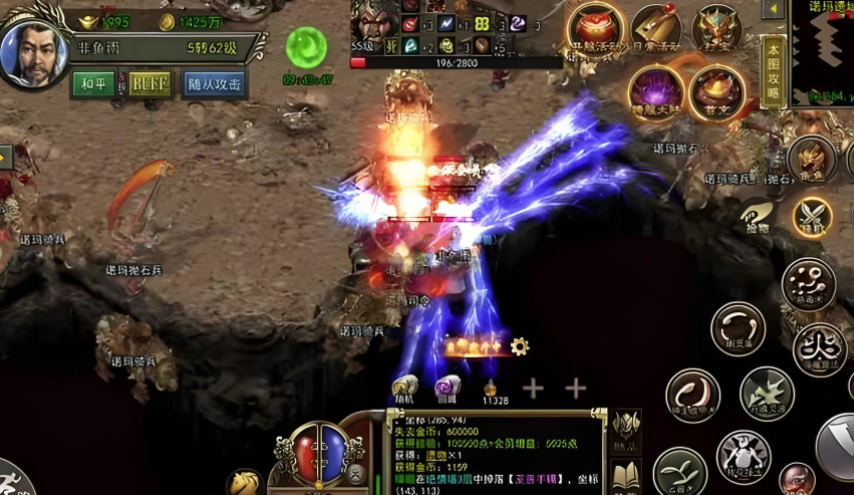Use the potion with count 11328
The height and width of the screenshot is (495, 854).
click(x=490, y=388)
